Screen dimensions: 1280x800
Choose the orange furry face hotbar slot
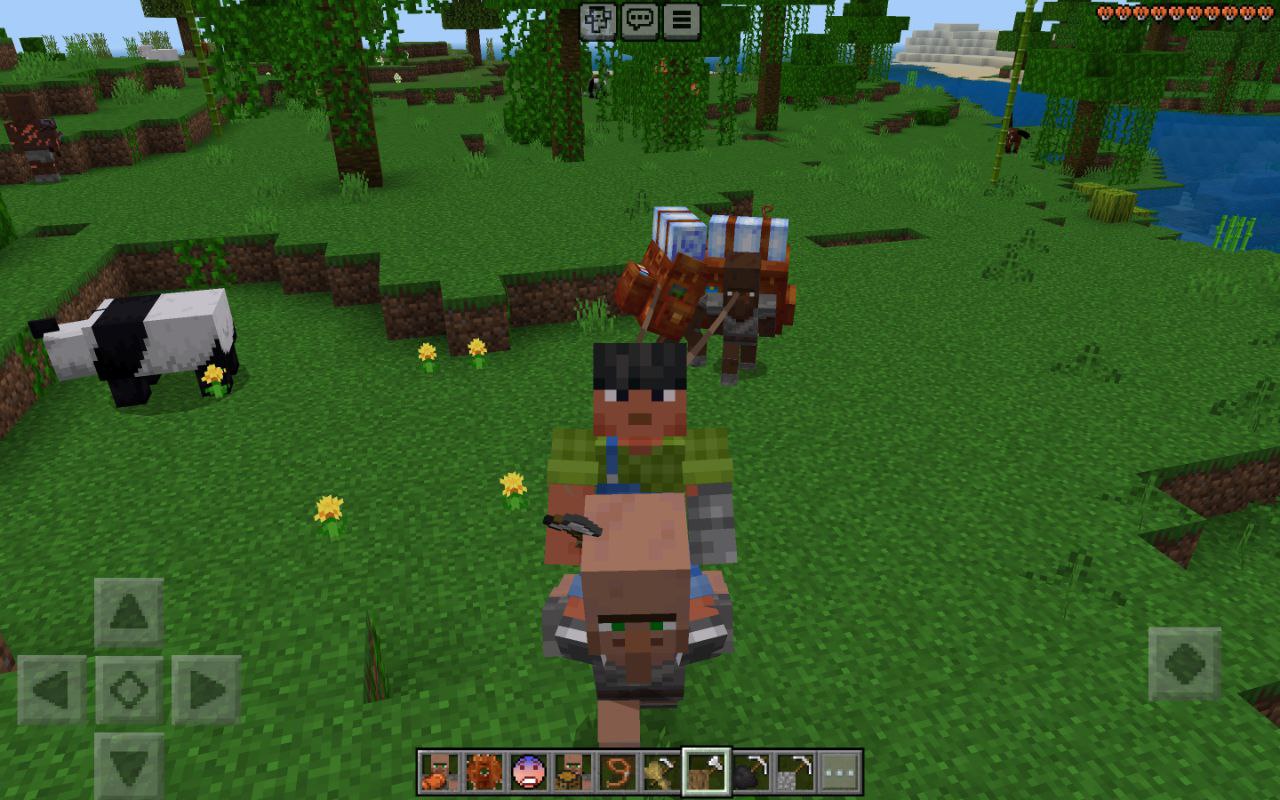484,772
